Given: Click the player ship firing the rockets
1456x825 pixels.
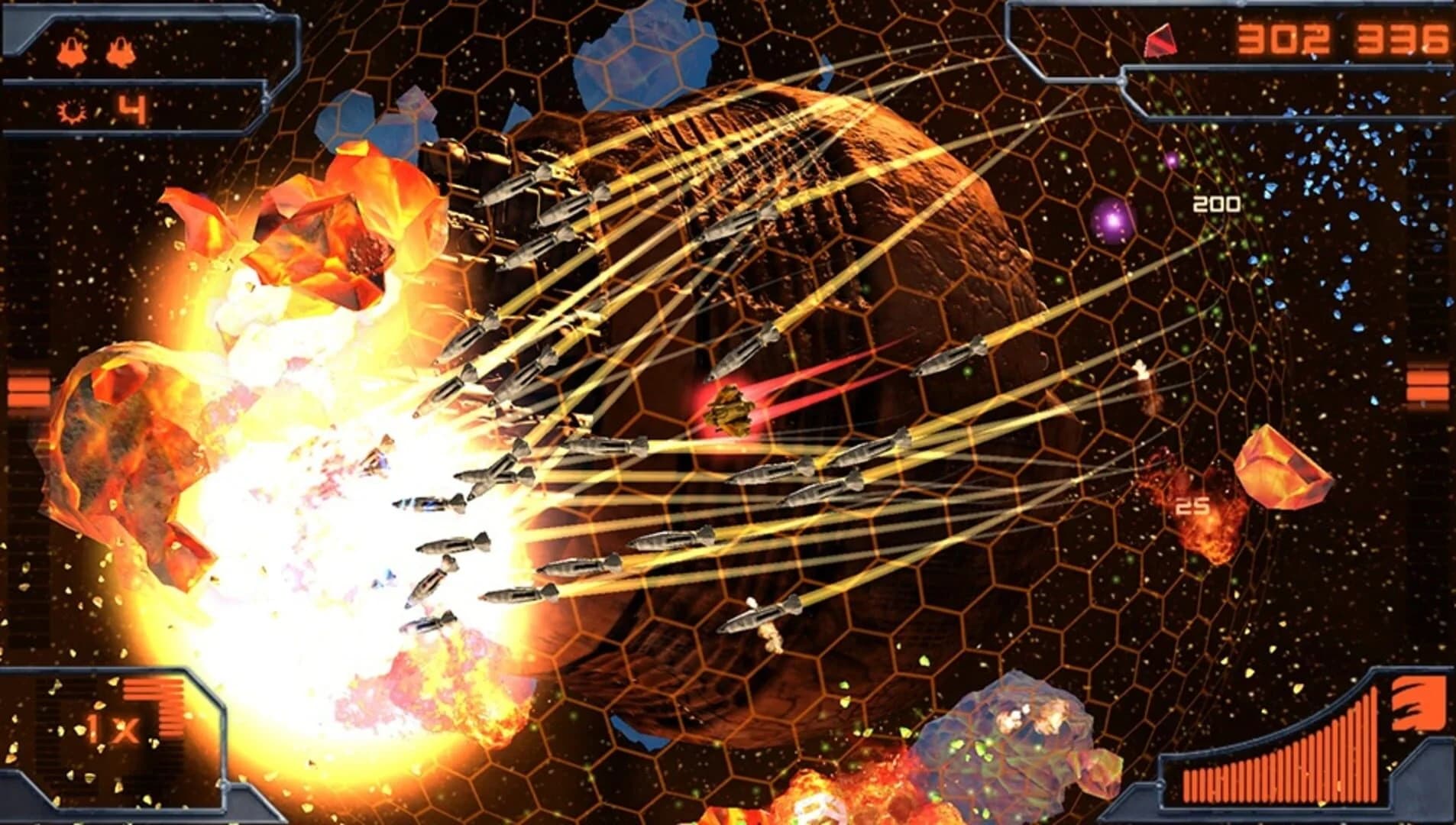Looking at the screenshot, I should 377,458.
